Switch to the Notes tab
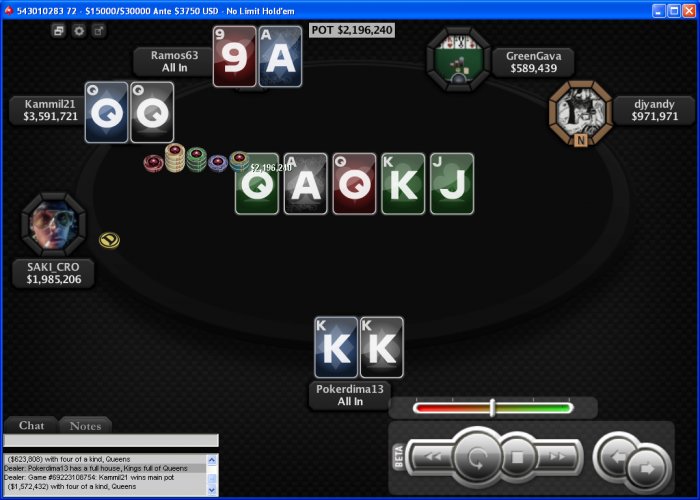The height and width of the screenshot is (500, 700). [x=85, y=426]
